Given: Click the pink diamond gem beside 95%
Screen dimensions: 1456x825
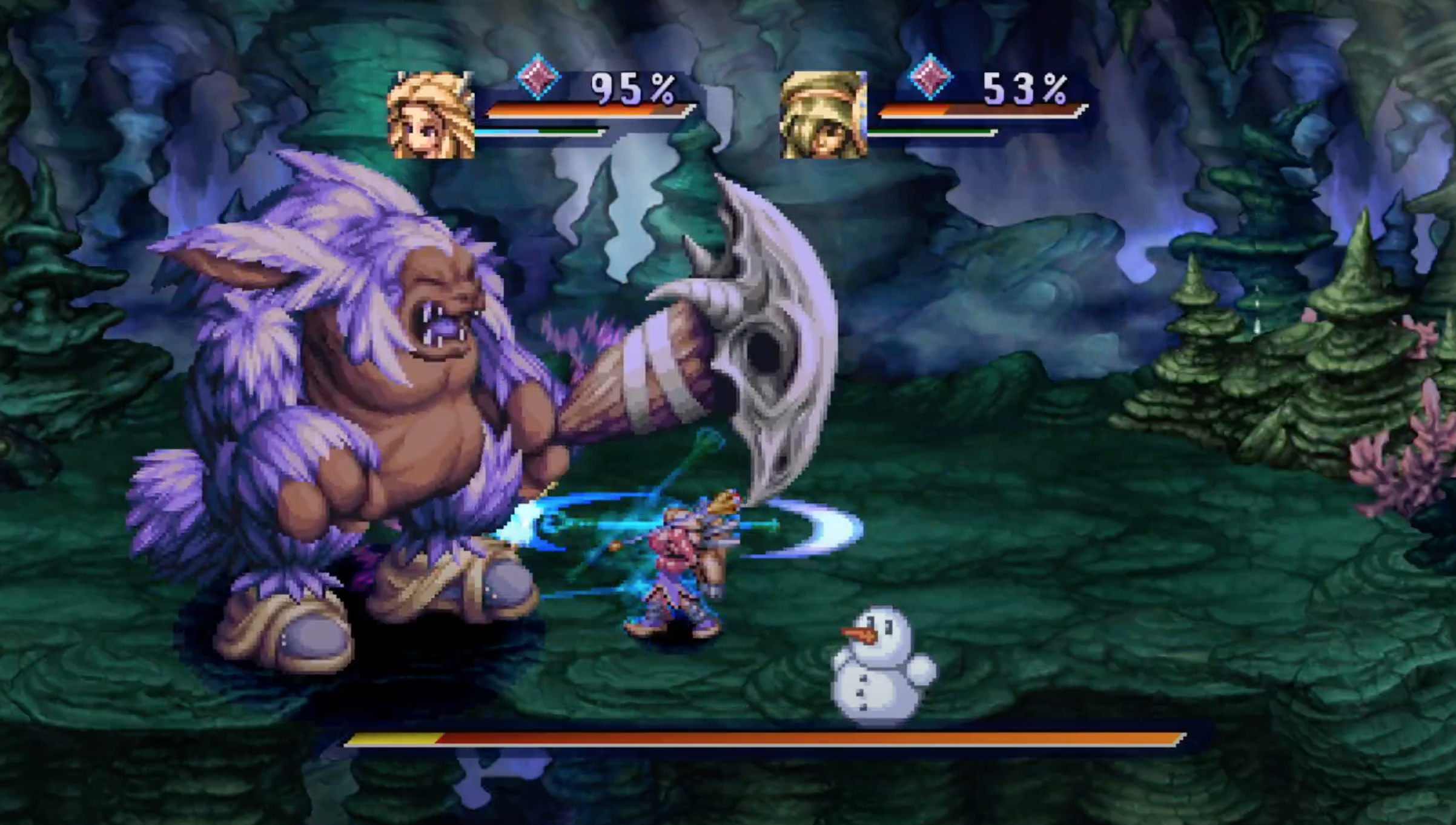Looking at the screenshot, I should [538, 78].
